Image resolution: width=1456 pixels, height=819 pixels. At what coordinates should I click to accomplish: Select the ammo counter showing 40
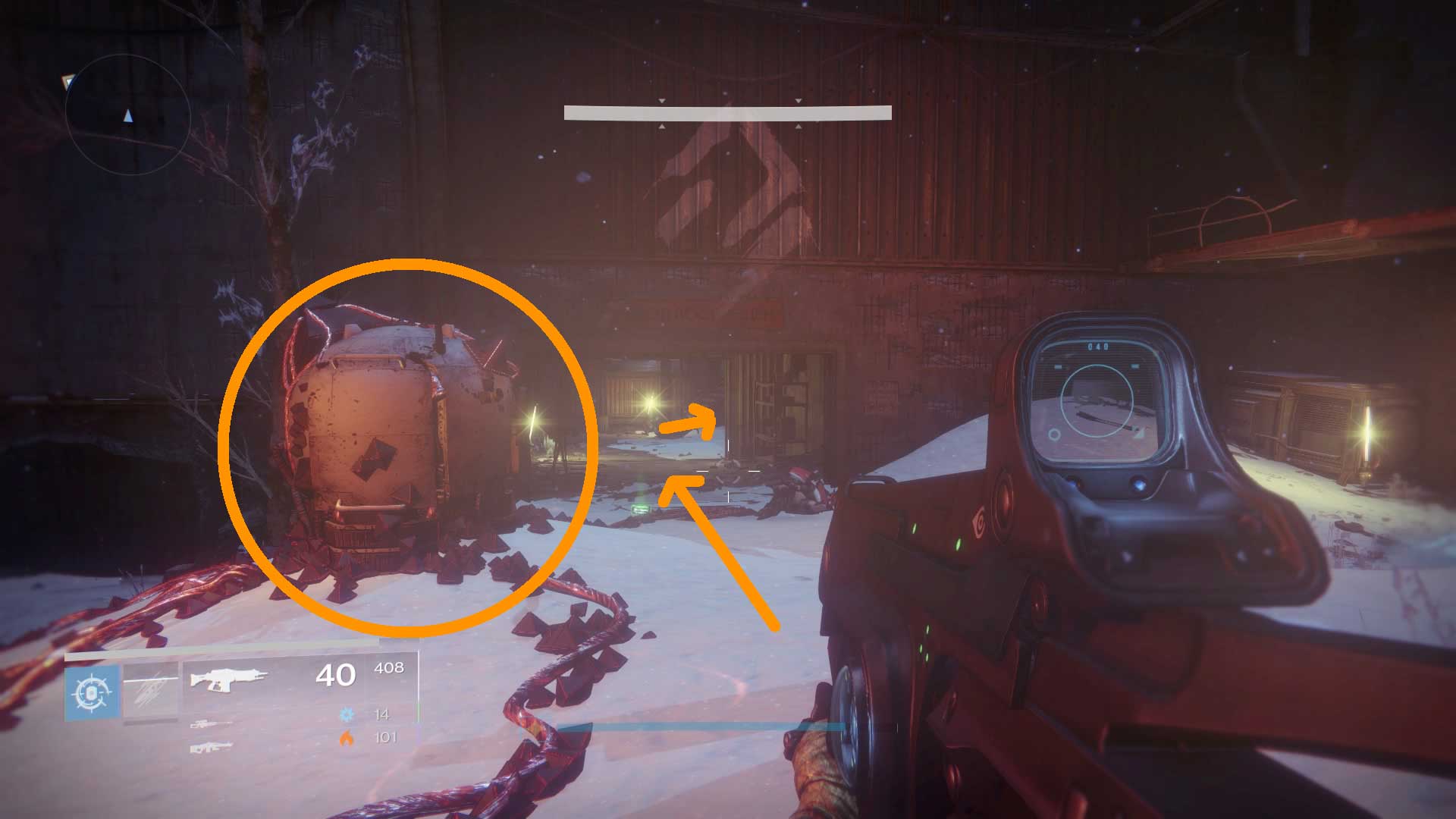point(335,675)
